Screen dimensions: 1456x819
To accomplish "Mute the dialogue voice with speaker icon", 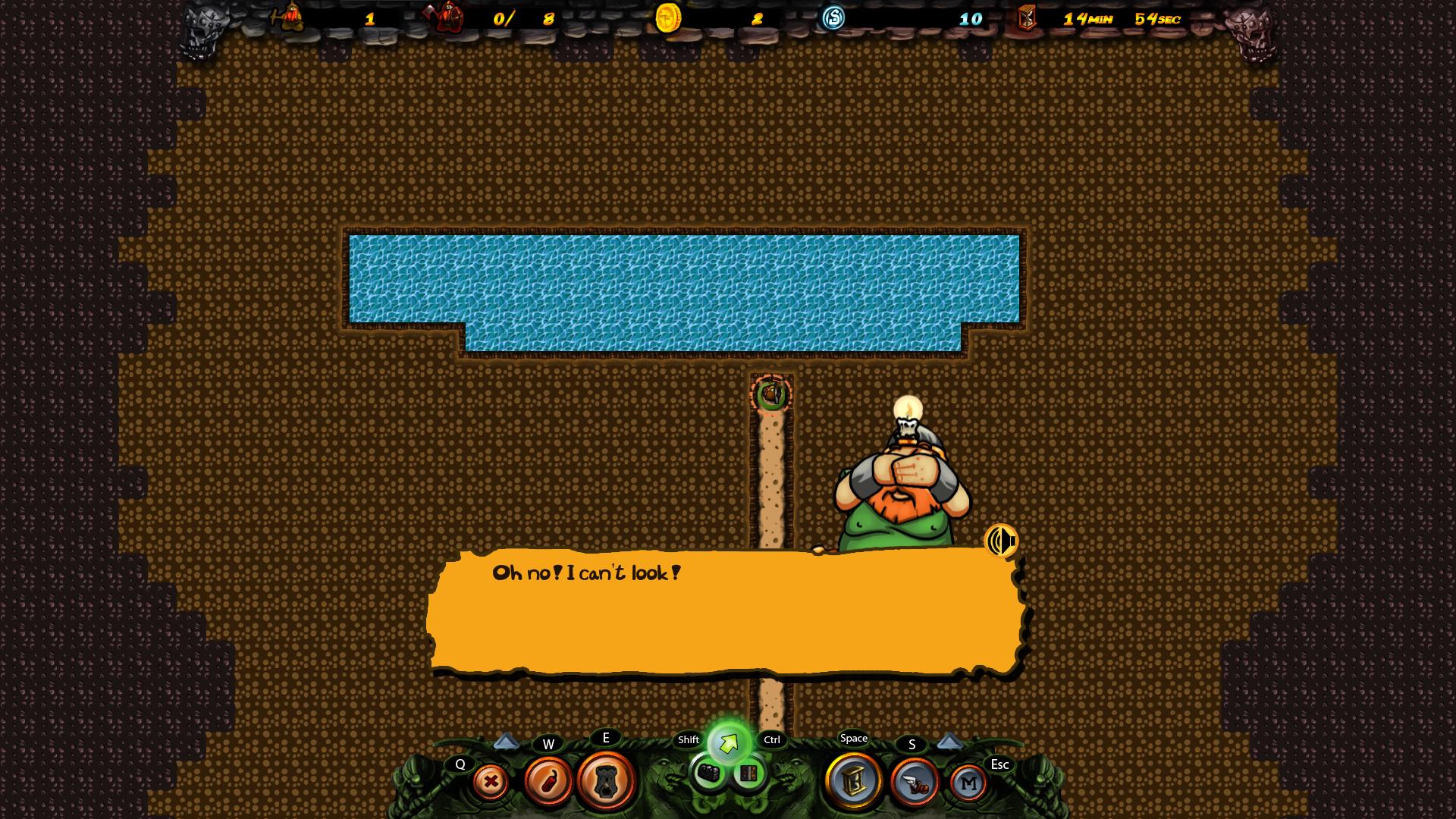I will click(x=1001, y=541).
